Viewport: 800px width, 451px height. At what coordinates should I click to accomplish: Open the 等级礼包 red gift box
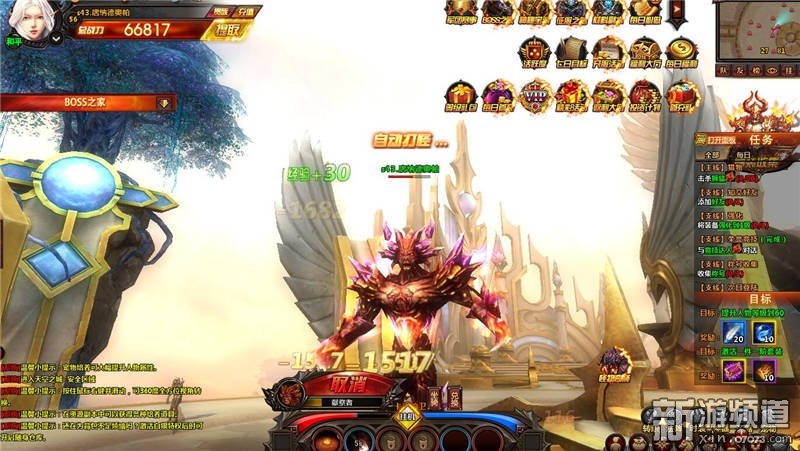[459, 97]
